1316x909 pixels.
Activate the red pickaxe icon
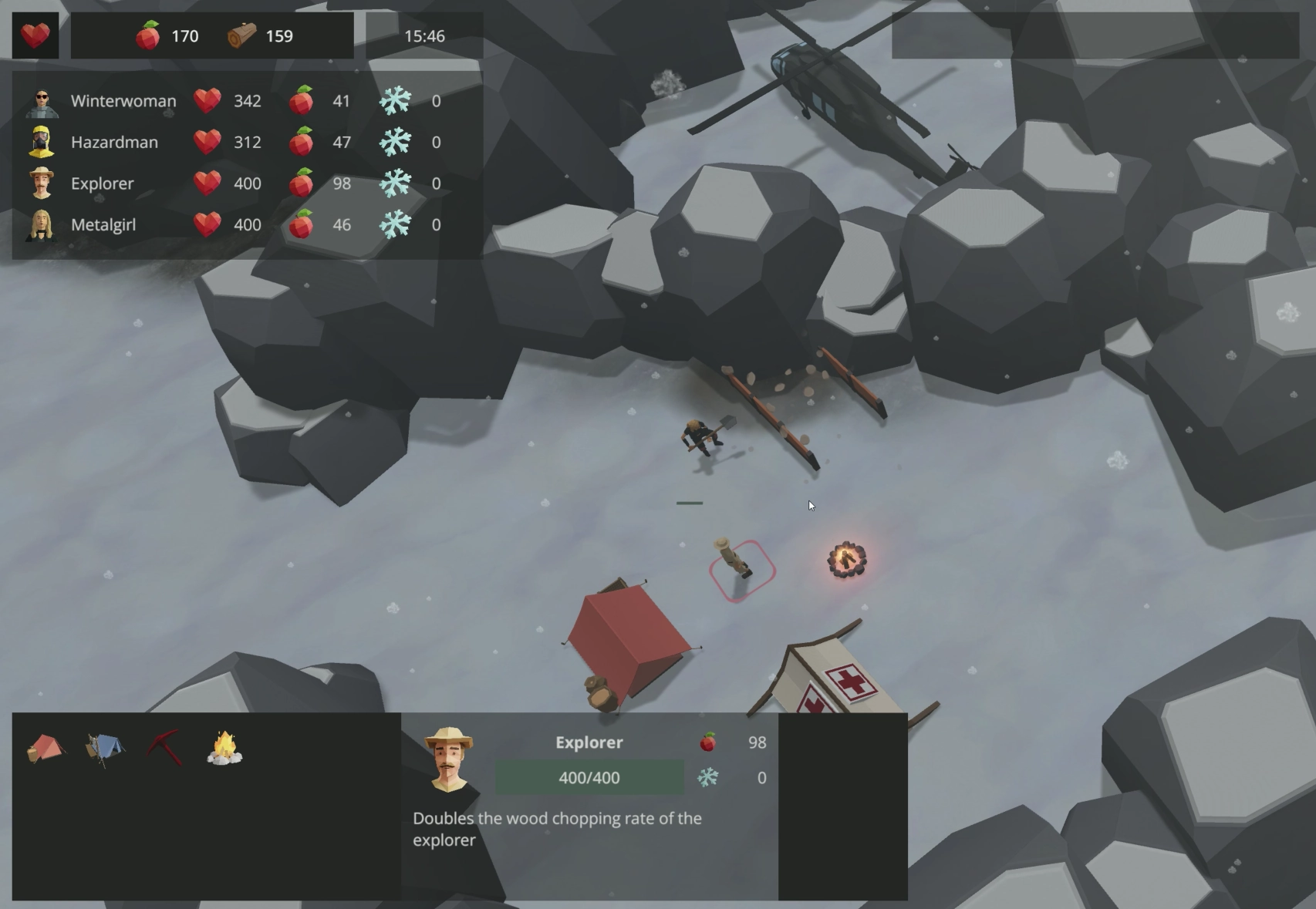(164, 748)
